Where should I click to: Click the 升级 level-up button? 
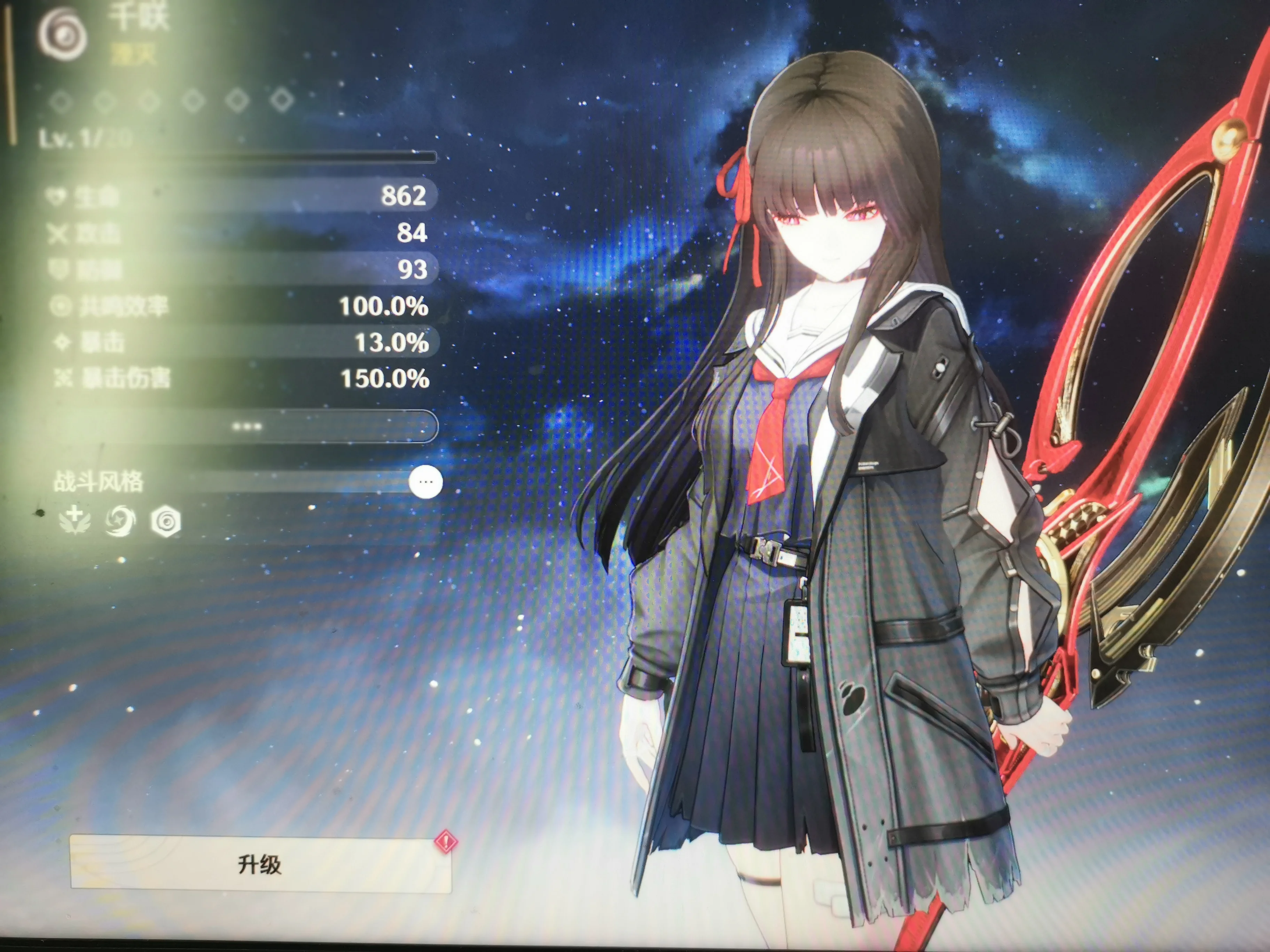(260, 864)
